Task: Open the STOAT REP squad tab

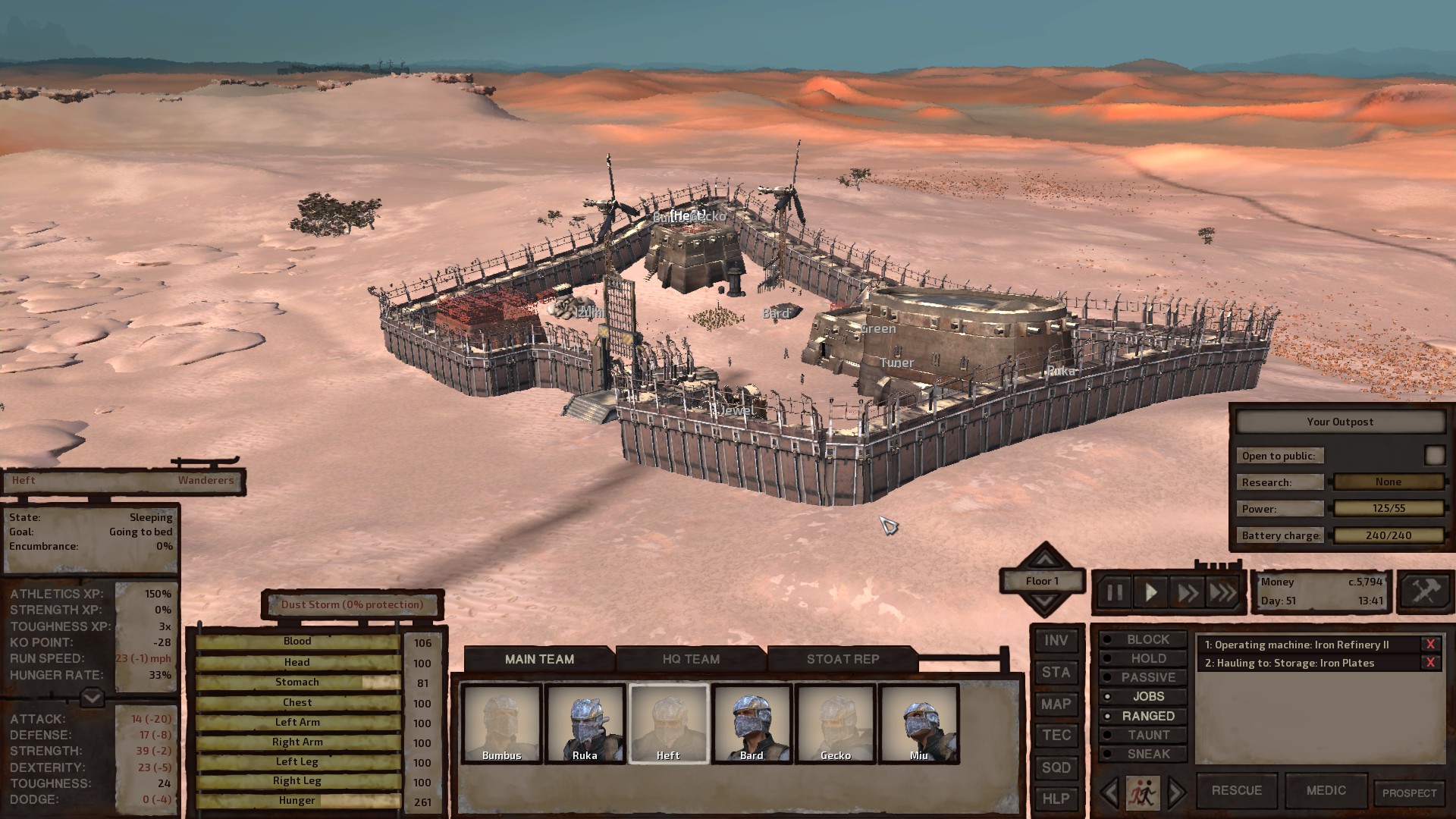Action: pos(843,659)
